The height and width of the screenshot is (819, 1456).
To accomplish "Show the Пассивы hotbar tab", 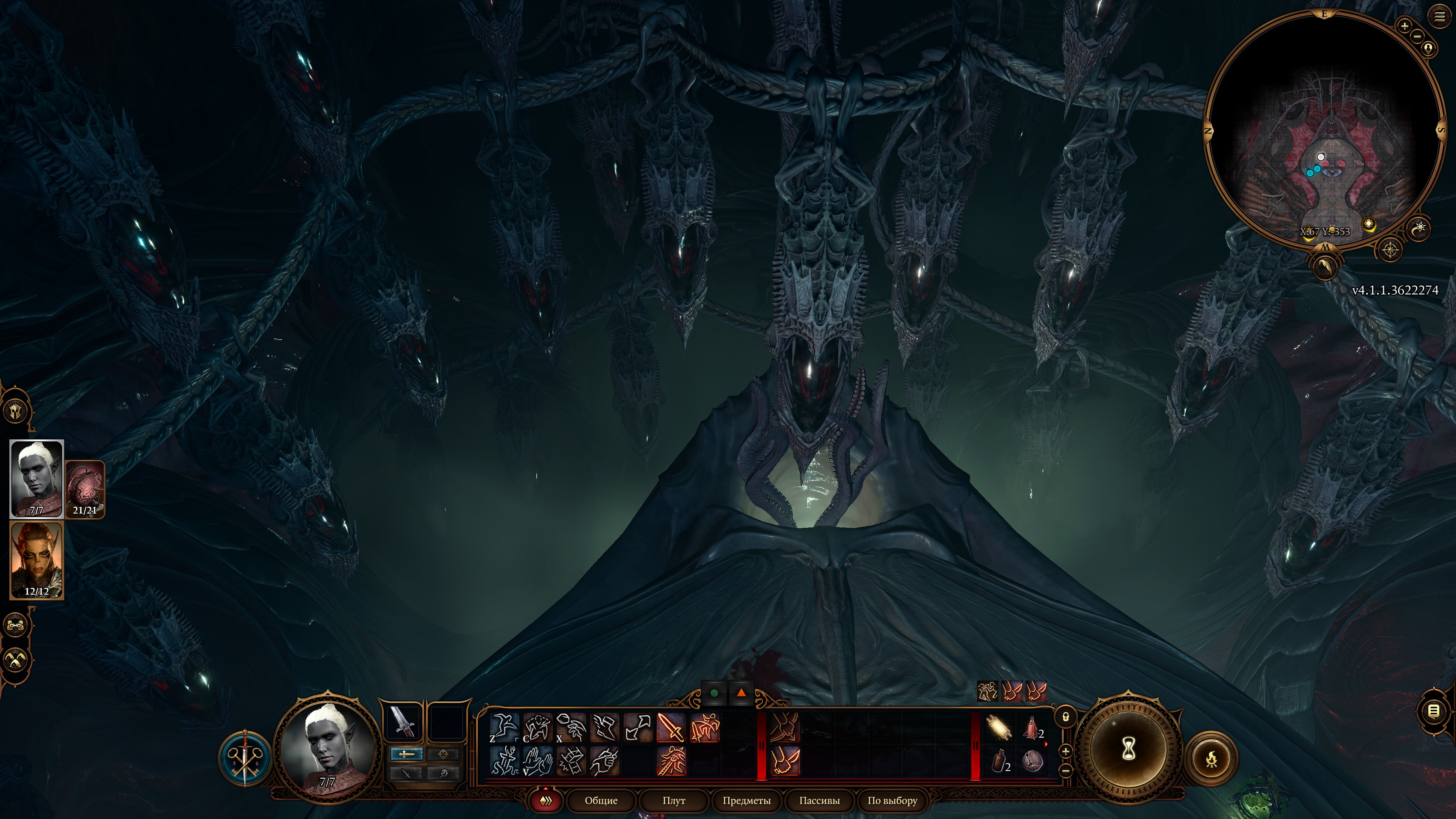I will pos(819,800).
